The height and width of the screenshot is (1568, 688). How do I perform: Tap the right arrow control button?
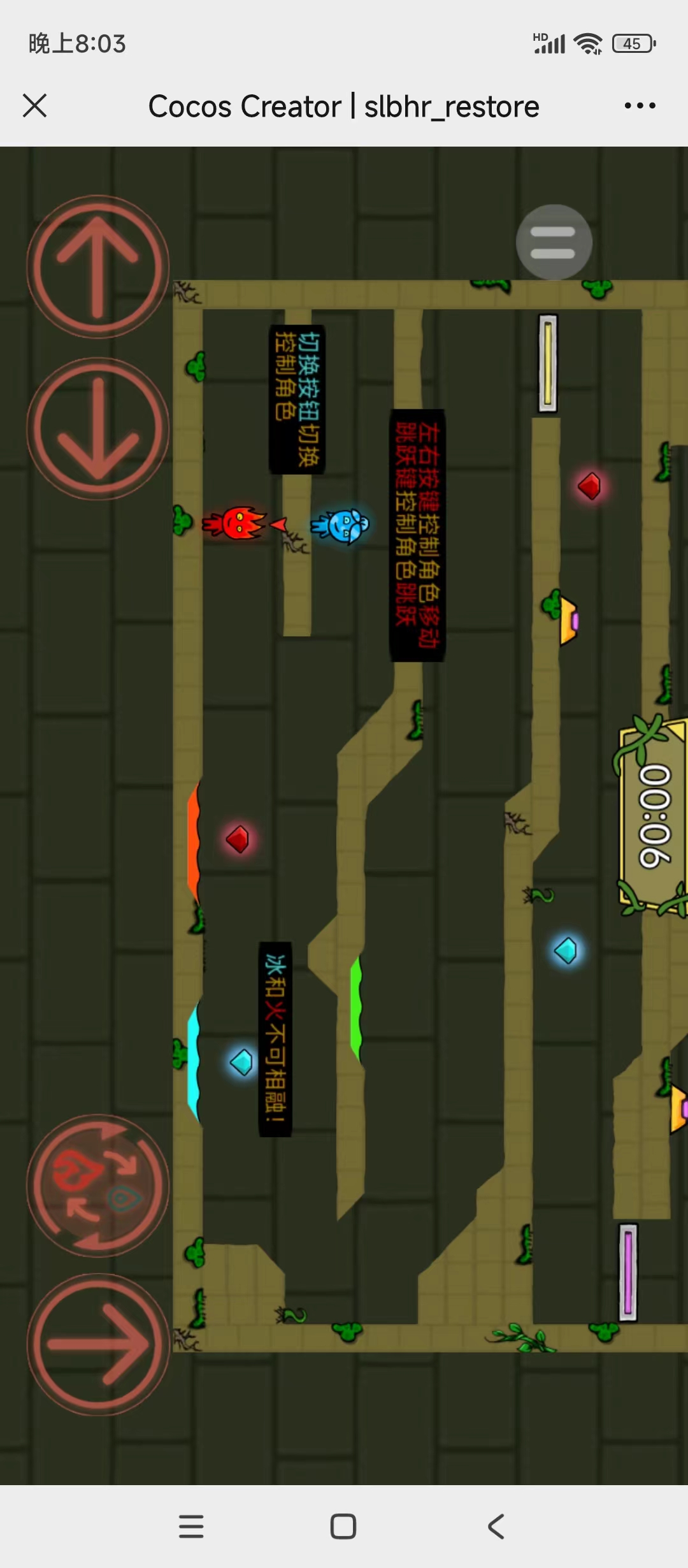[x=97, y=1345]
